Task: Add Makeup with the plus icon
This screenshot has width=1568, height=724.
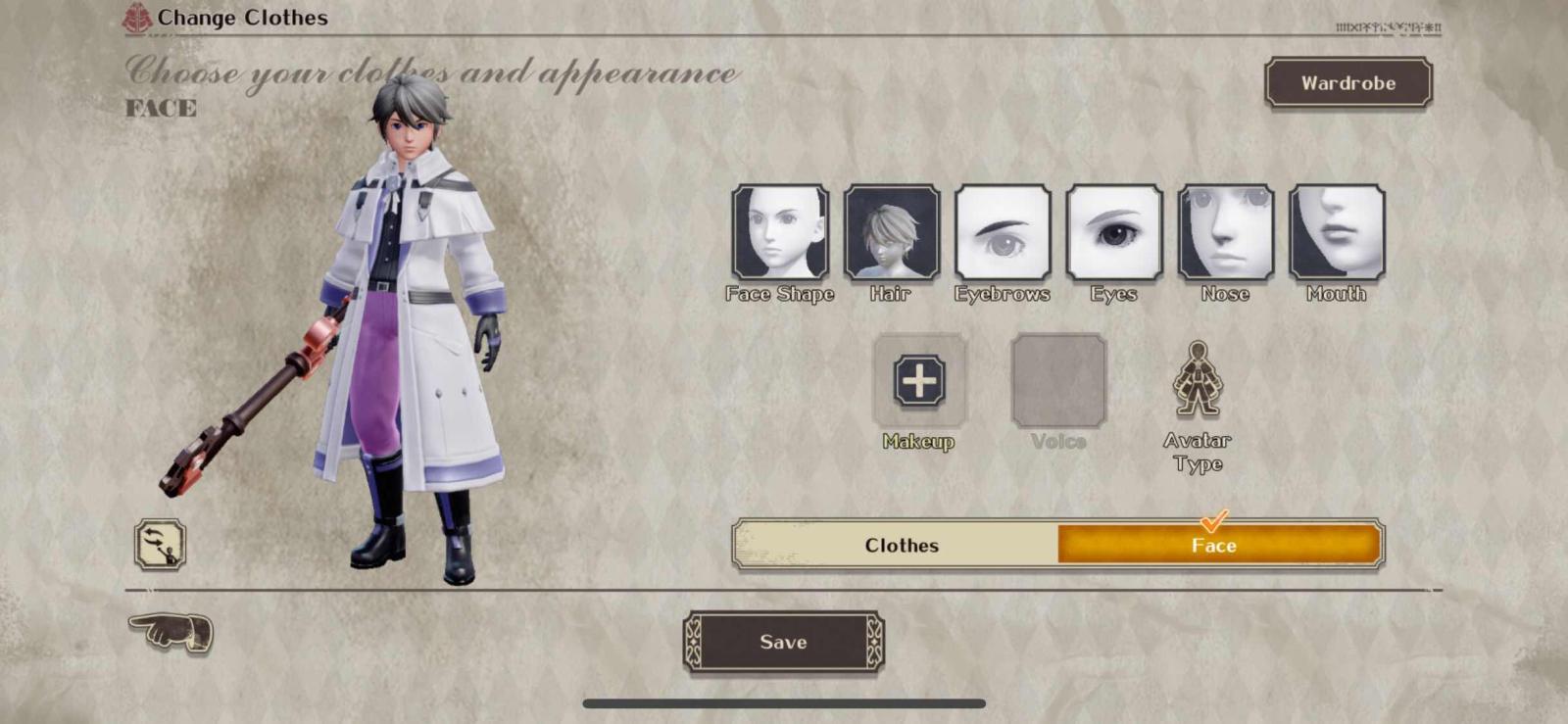Action: [x=919, y=380]
